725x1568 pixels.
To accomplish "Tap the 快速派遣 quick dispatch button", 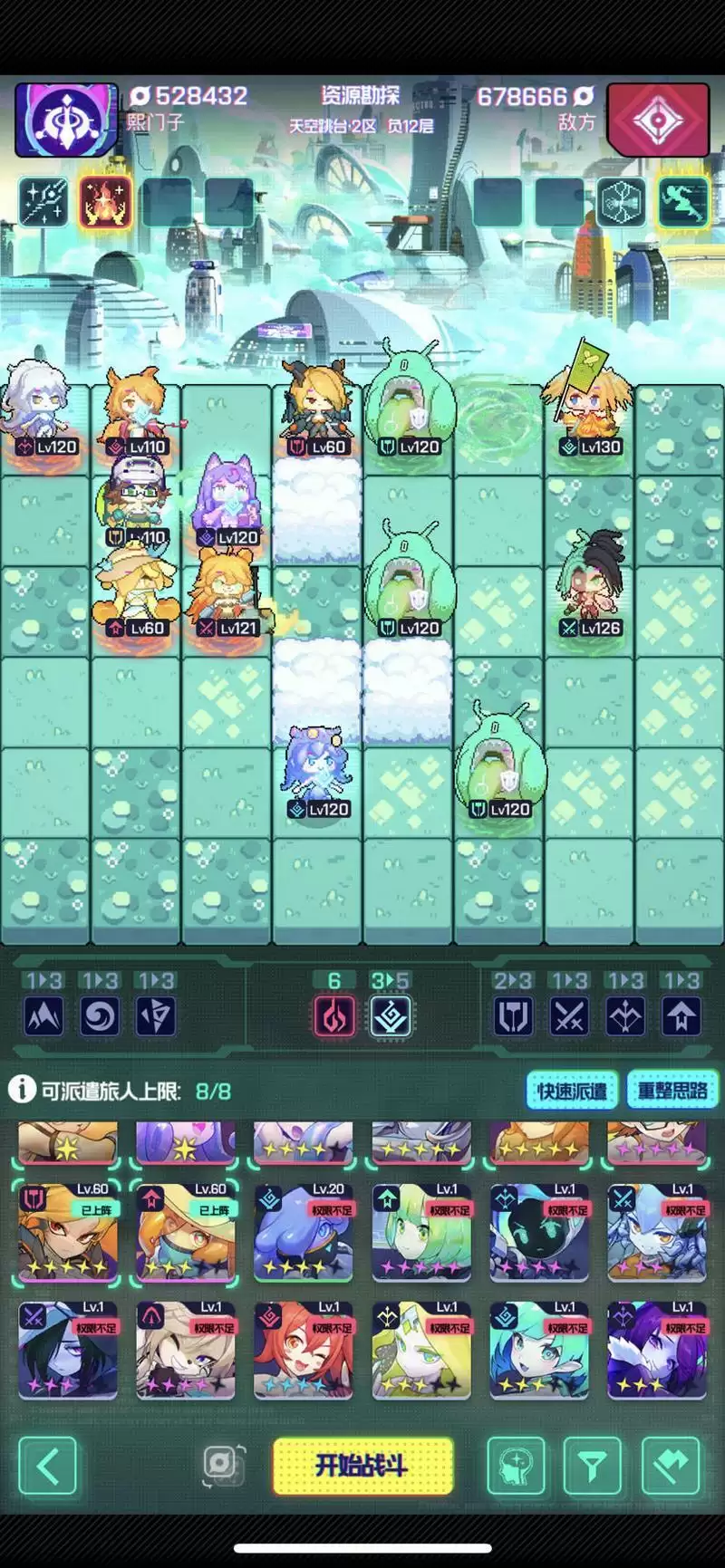I will coord(572,1091).
